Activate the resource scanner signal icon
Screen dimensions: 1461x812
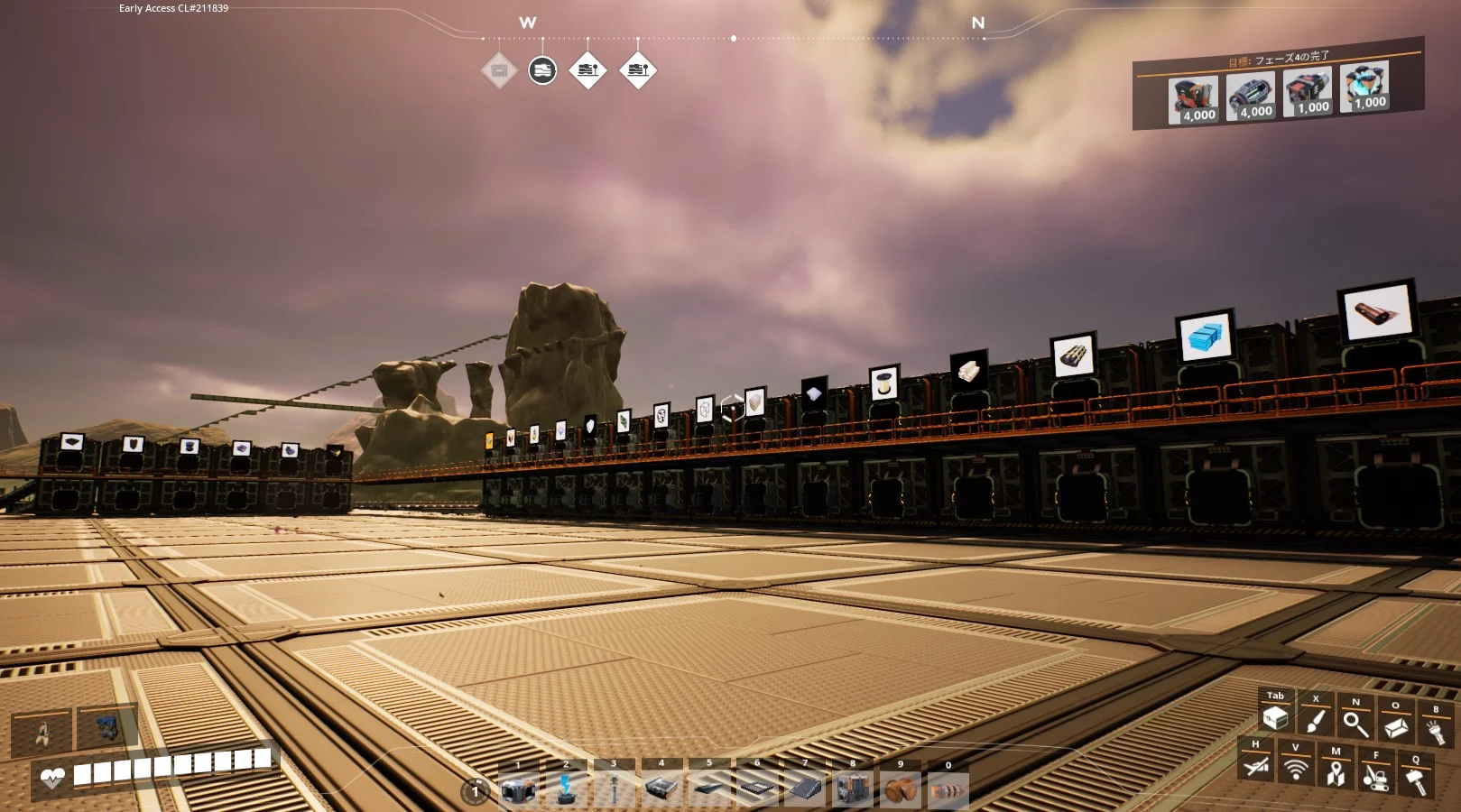click(x=1296, y=770)
